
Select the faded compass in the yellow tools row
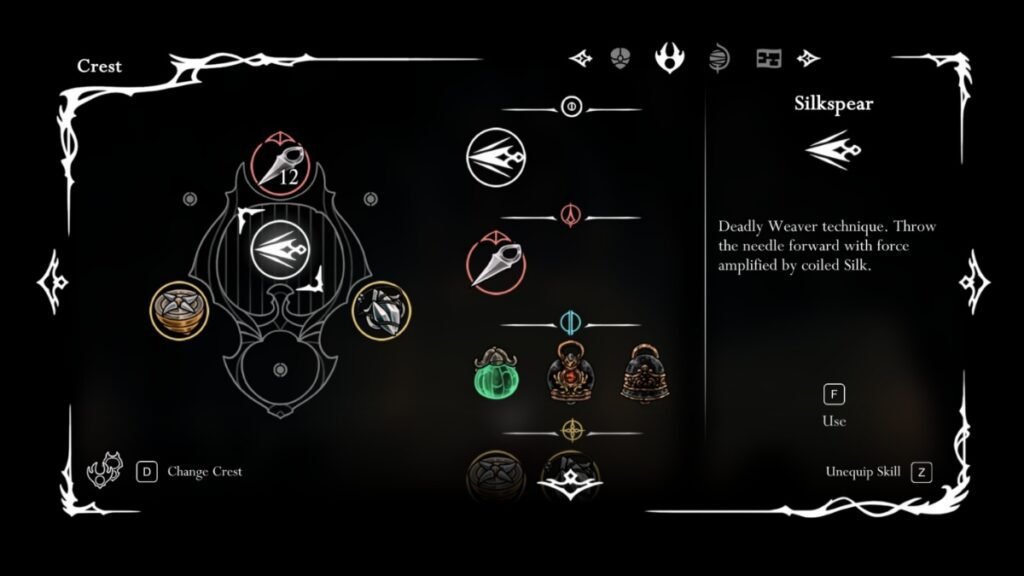[x=497, y=476]
